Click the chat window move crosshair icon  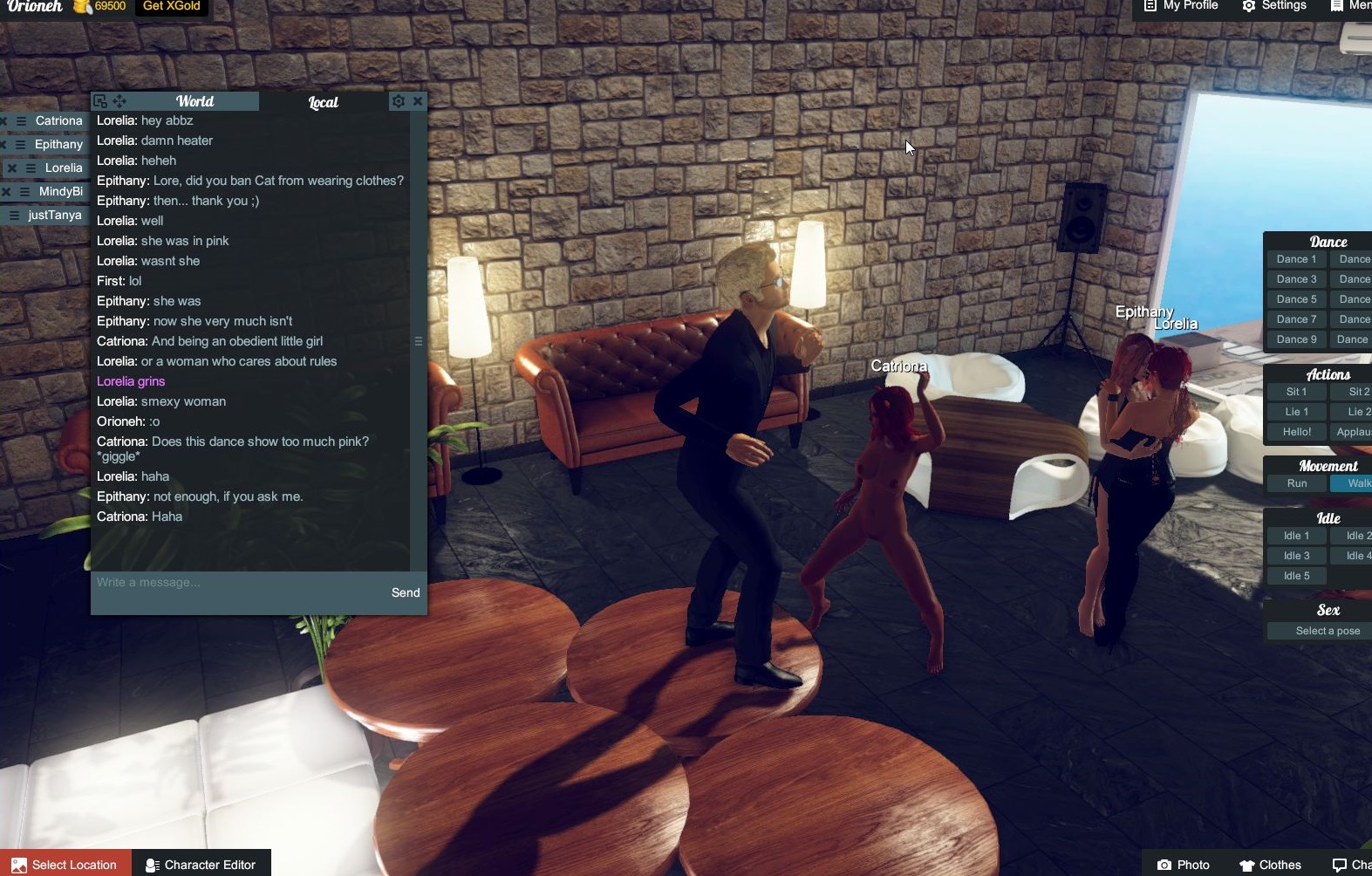pyautogui.click(x=119, y=101)
